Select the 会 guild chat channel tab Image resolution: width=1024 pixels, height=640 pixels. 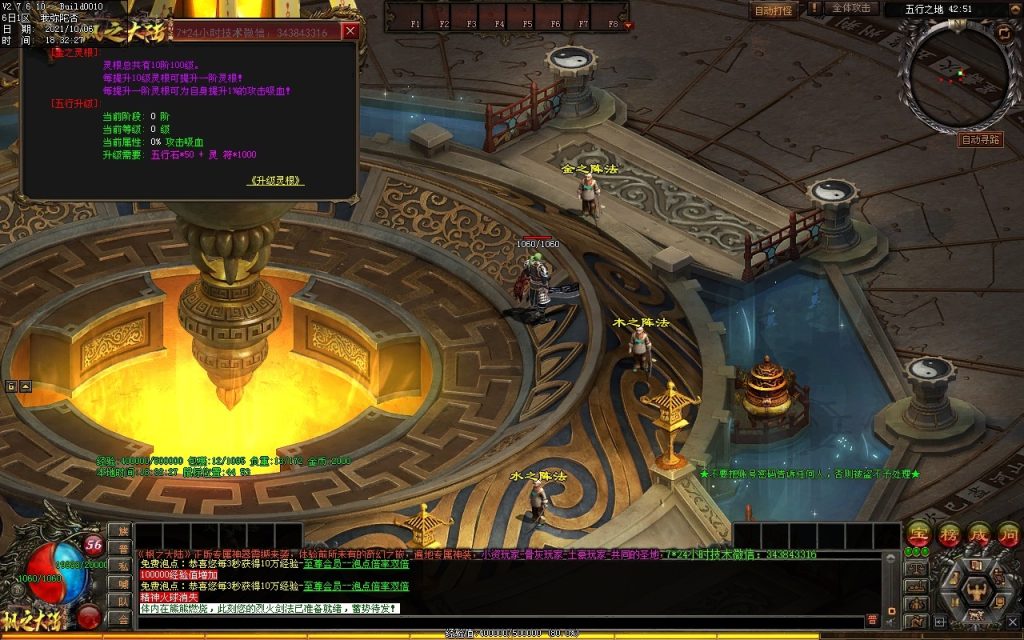coord(123,618)
